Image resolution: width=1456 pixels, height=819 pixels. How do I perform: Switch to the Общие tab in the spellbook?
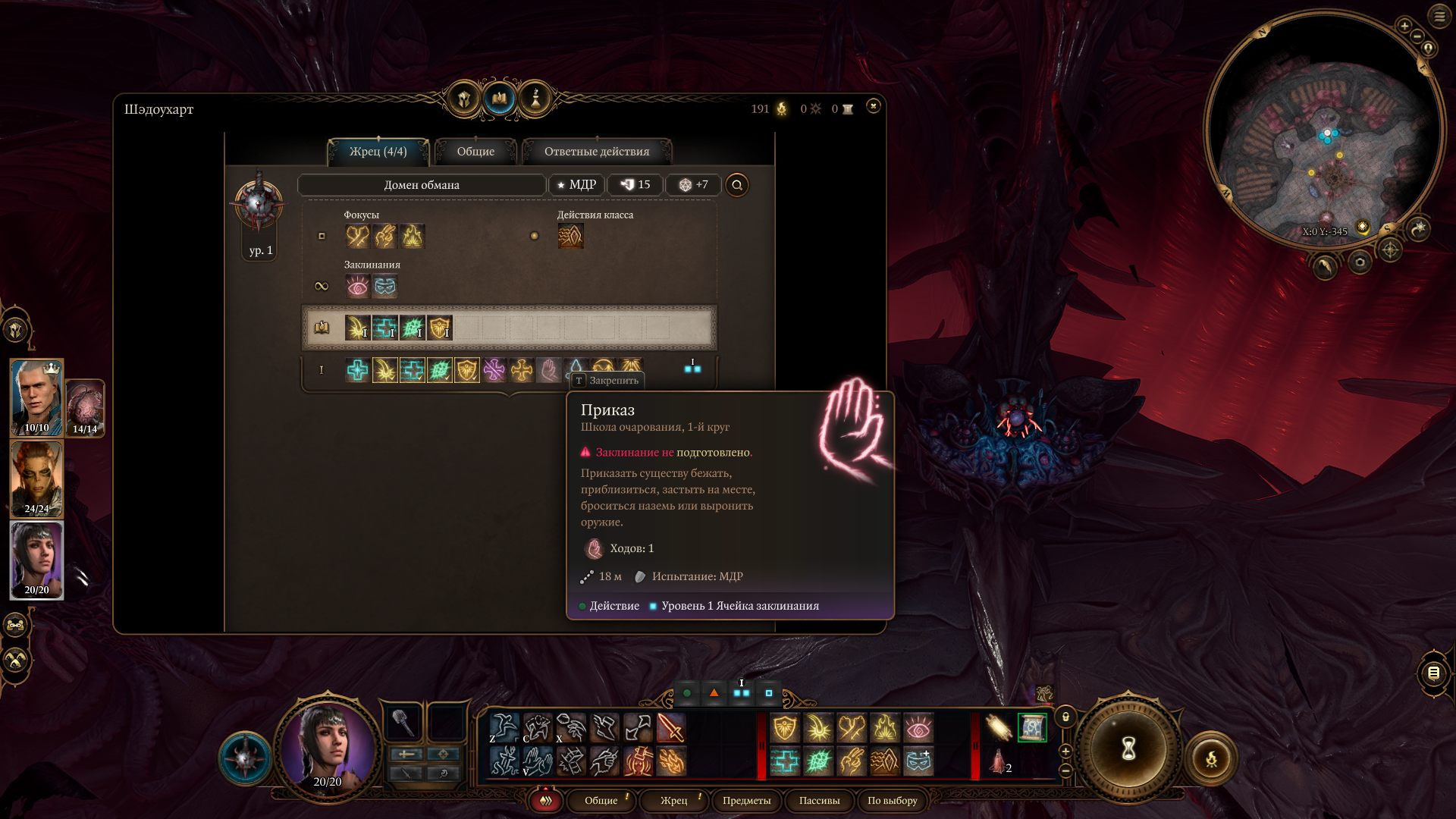(x=475, y=152)
